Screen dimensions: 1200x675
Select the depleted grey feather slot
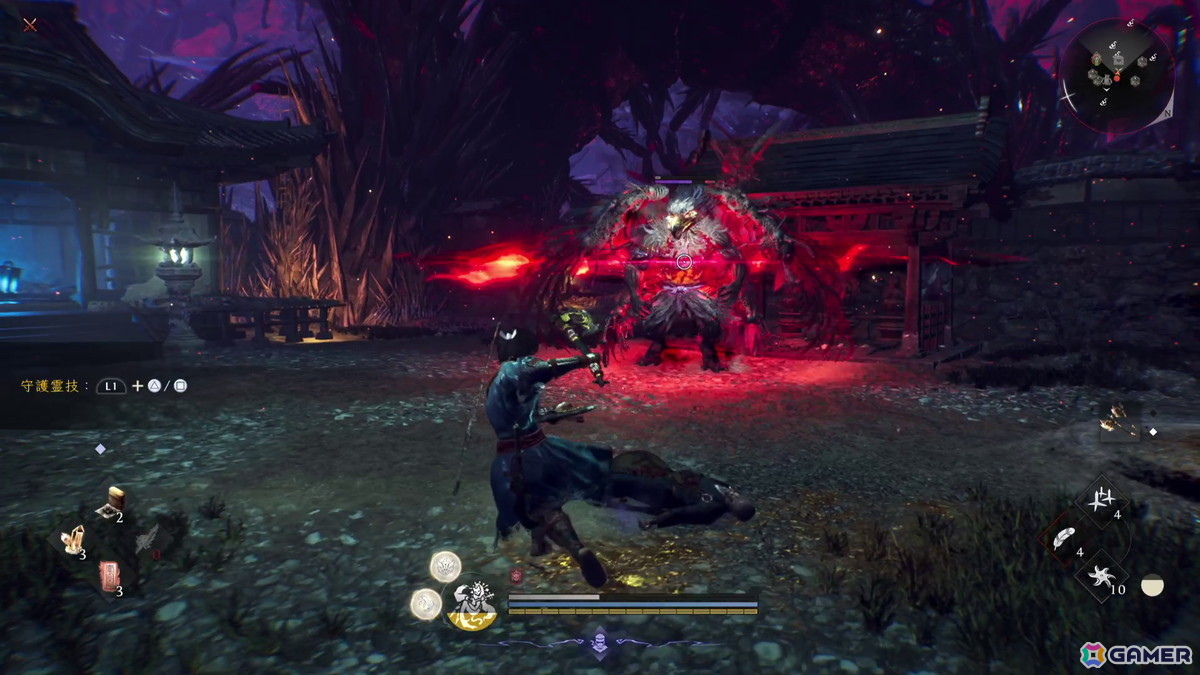pos(146,541)
